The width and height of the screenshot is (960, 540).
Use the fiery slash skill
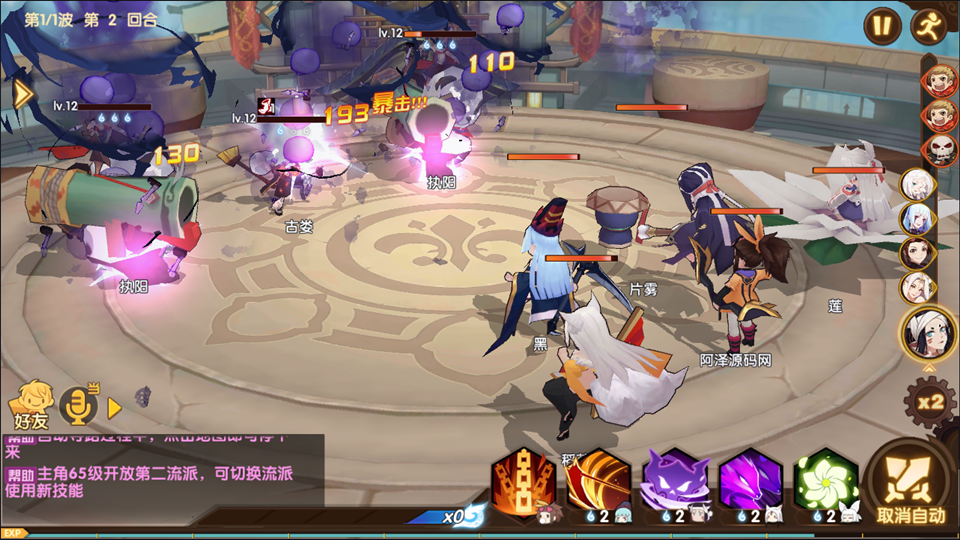(x=598, y=481)
